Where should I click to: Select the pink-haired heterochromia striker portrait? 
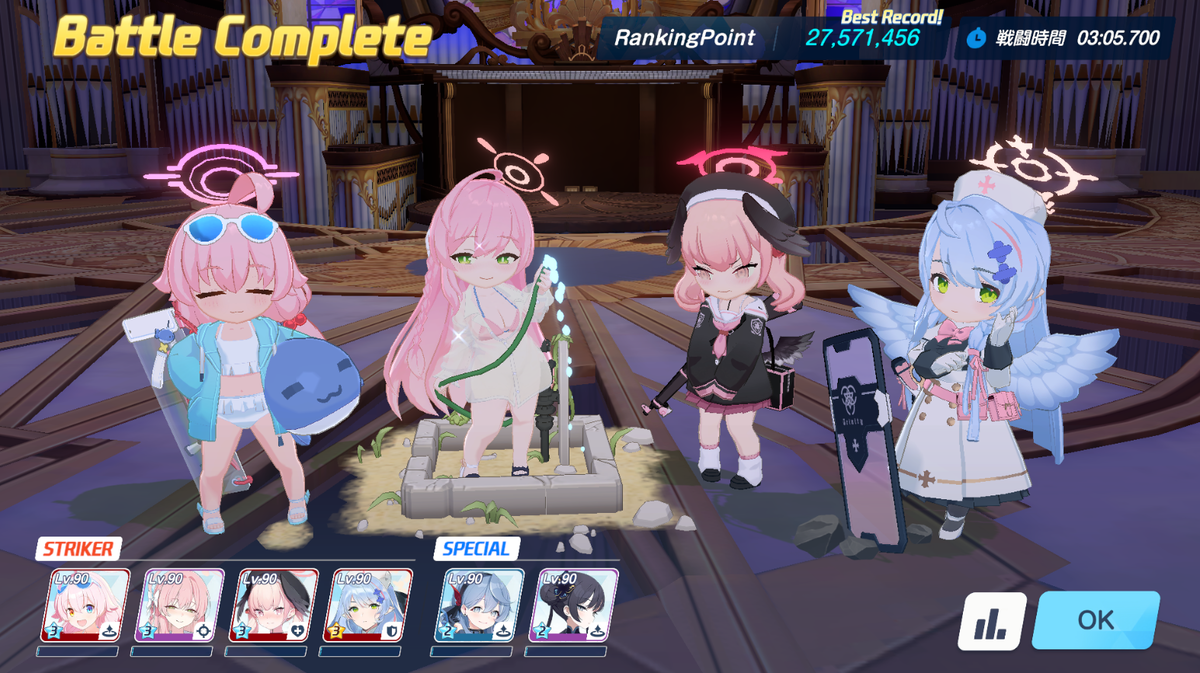tap(85, 605)
